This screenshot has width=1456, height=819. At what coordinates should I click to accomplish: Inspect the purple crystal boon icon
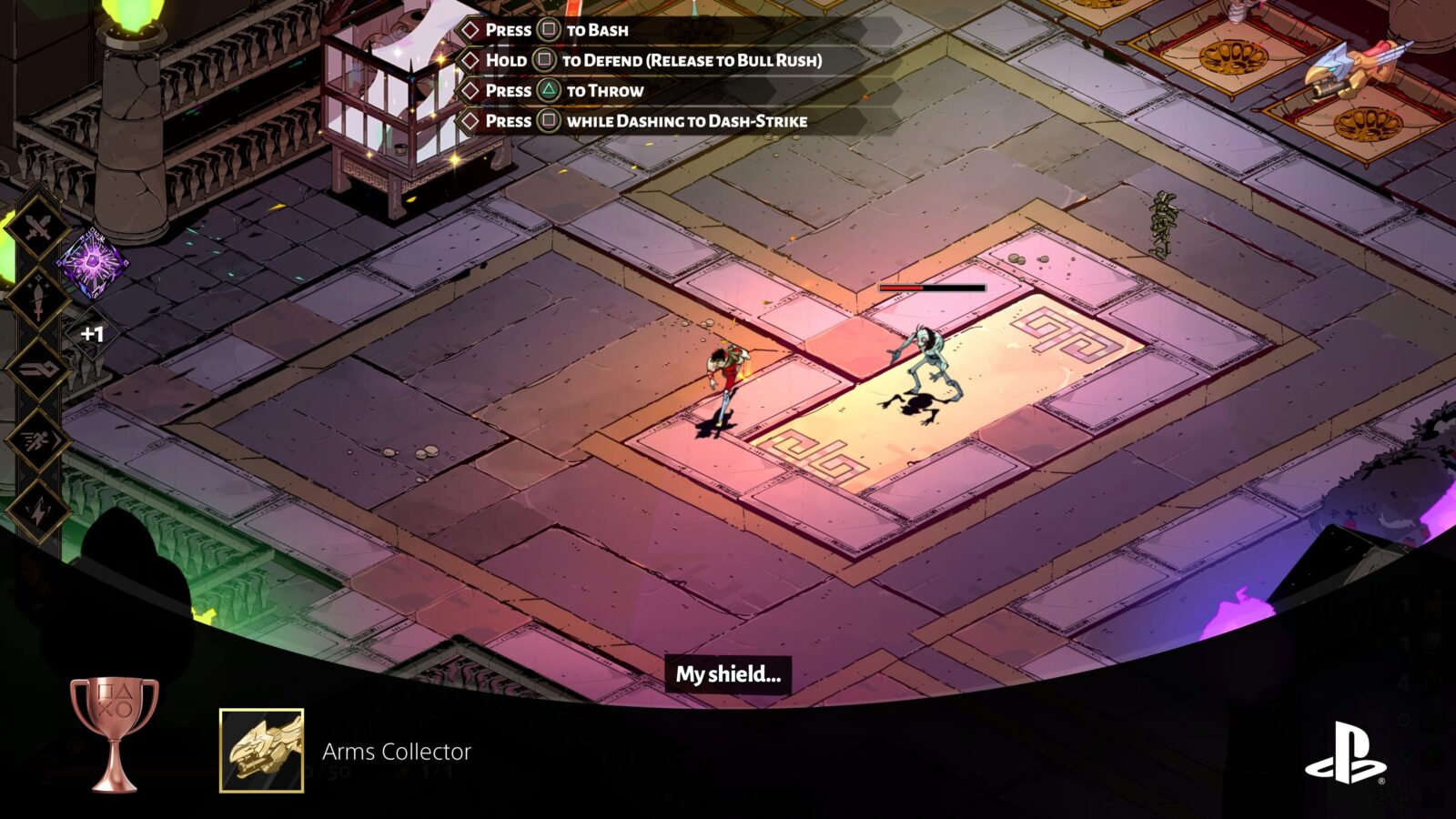(x=93, y=264)
